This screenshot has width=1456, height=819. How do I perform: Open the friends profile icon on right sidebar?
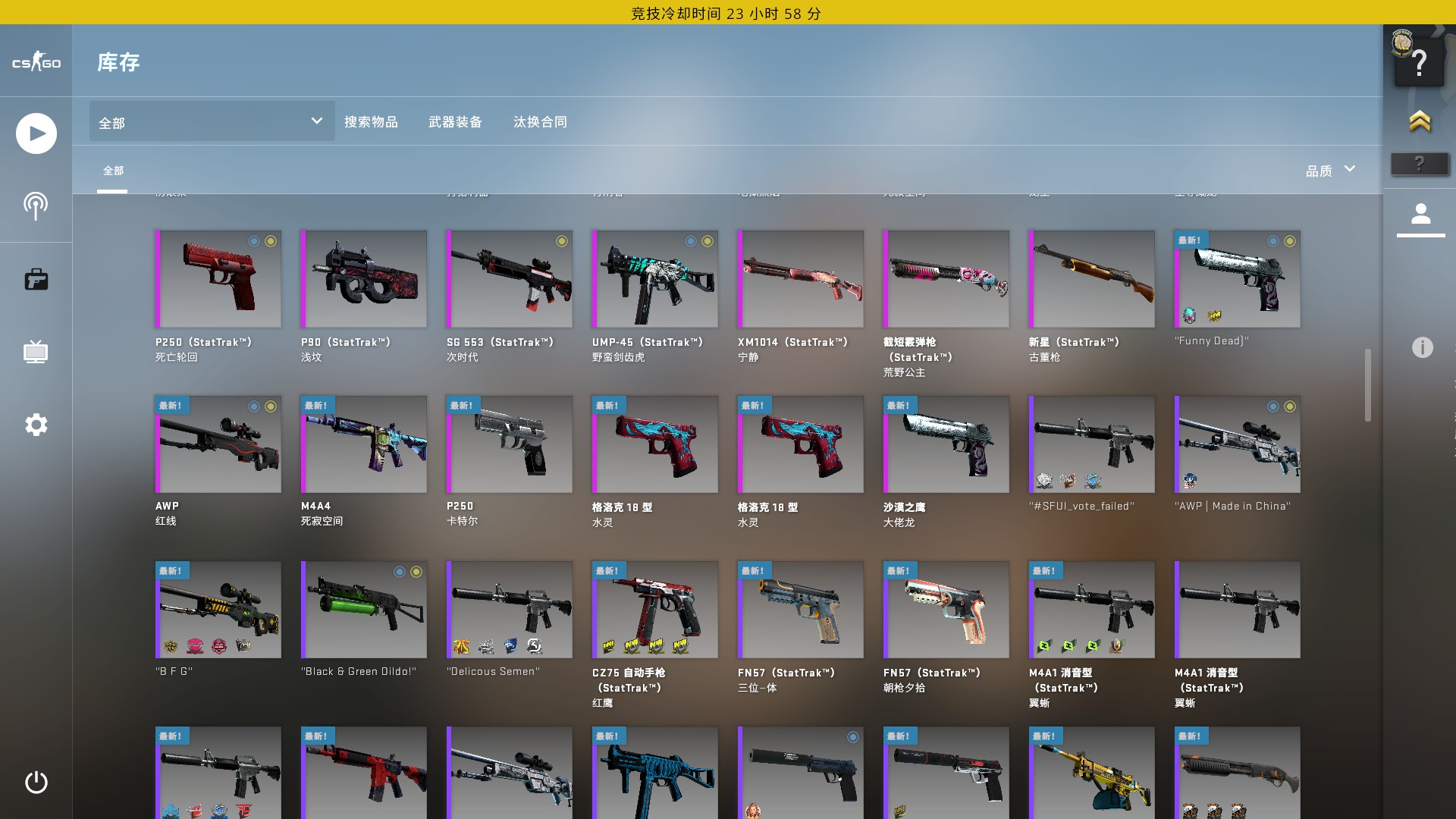click(1420, 215)
